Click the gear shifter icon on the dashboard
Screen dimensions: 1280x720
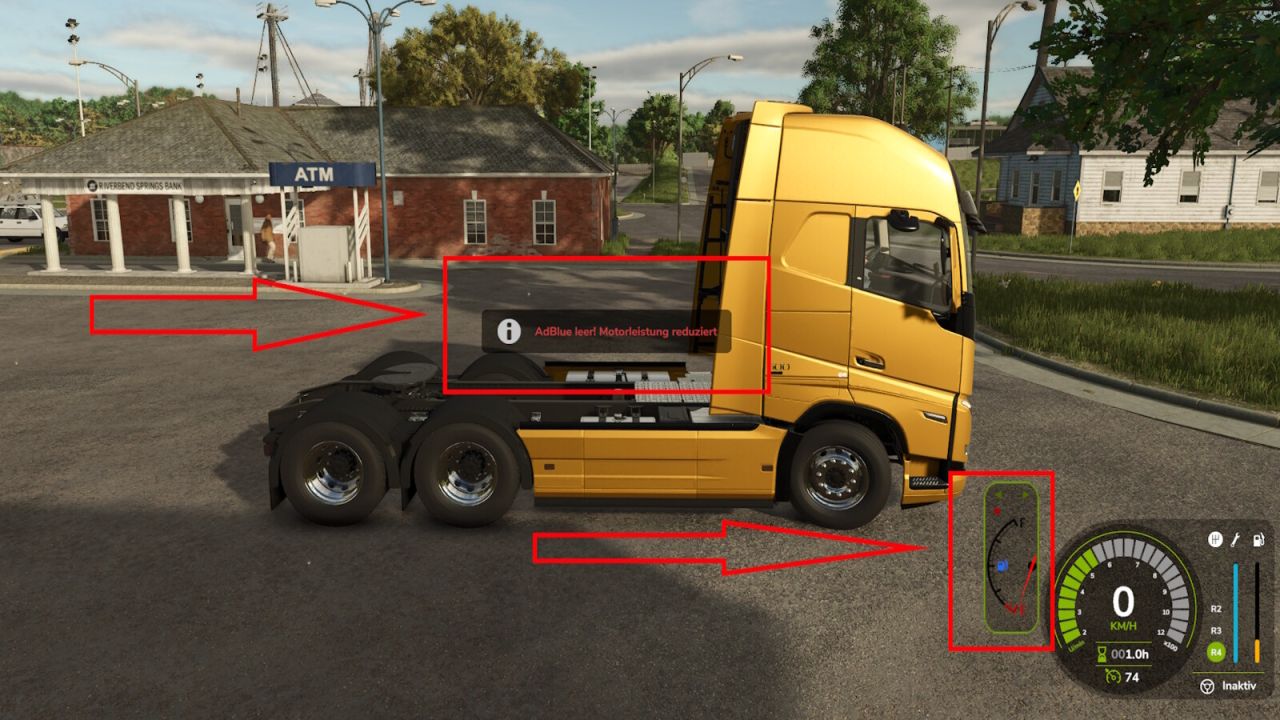point(1216,539)
